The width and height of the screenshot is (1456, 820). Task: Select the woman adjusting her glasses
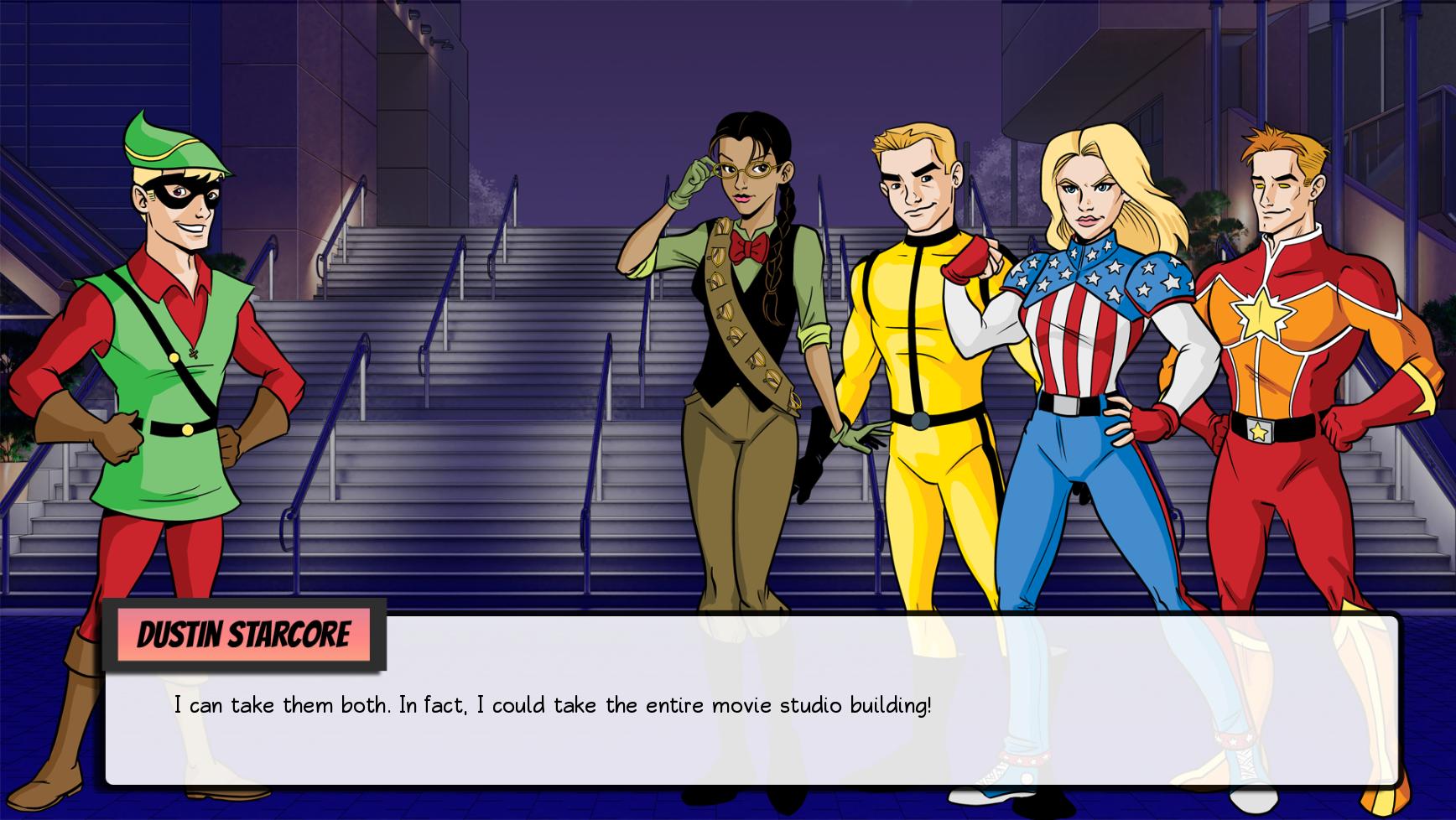pos(746,335)
